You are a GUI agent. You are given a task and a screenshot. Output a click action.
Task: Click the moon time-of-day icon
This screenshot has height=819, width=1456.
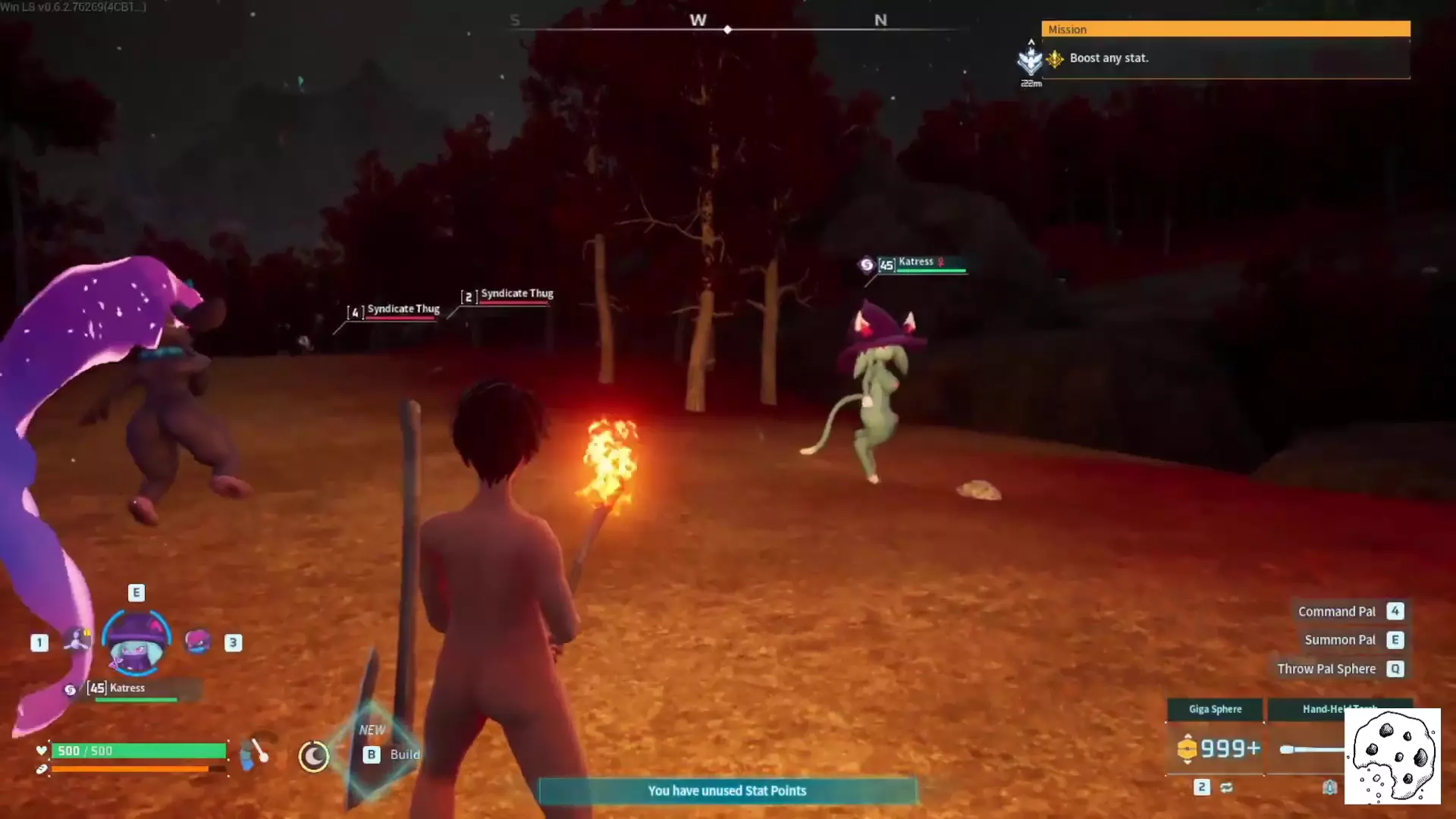pyautogui.click(x=313, y=756)
